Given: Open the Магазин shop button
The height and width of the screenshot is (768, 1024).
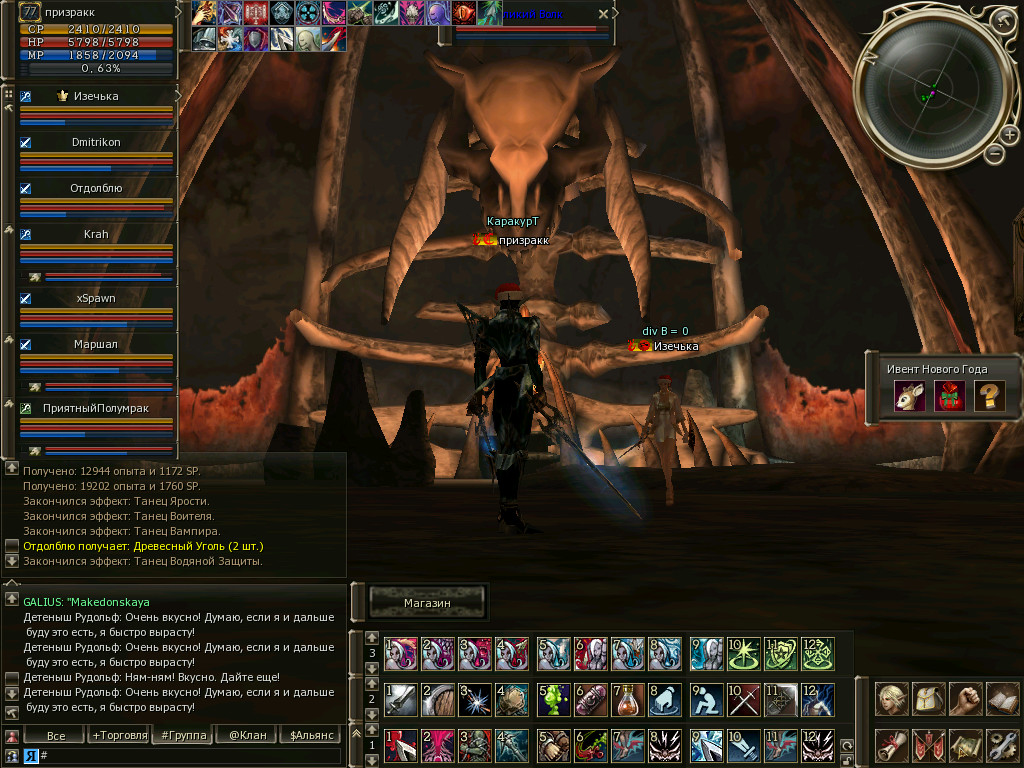Looking at the screenshot, I should [x=428, y=603].
